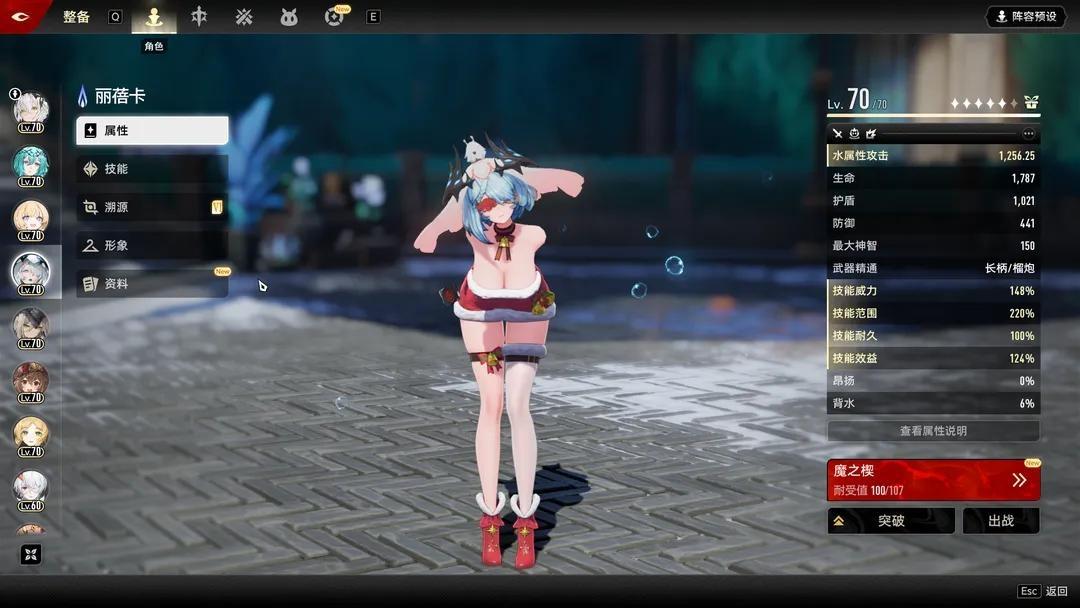This screenshot has width=1080, height=608.
Task: Select the teal-haired character portrait
Action: [30, 164]
